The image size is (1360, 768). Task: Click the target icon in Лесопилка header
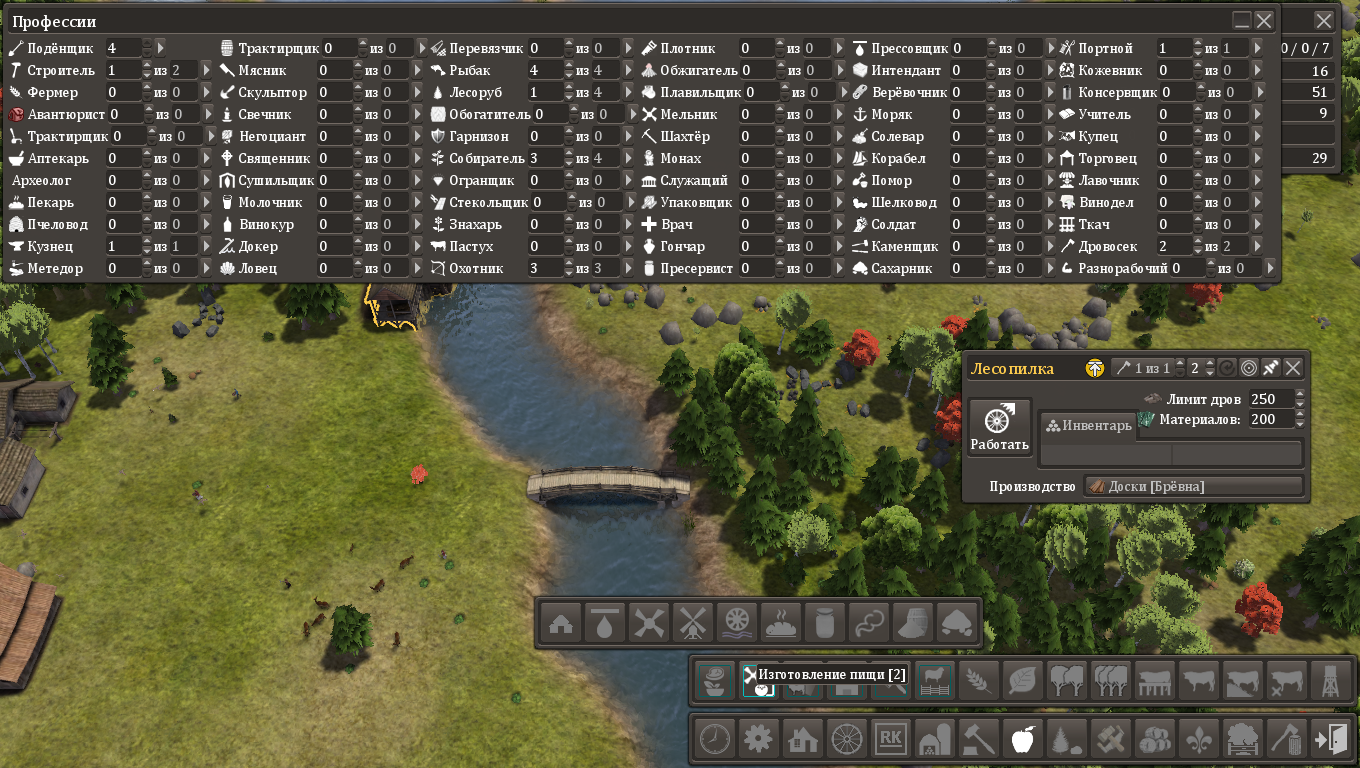click(1249, 368)
